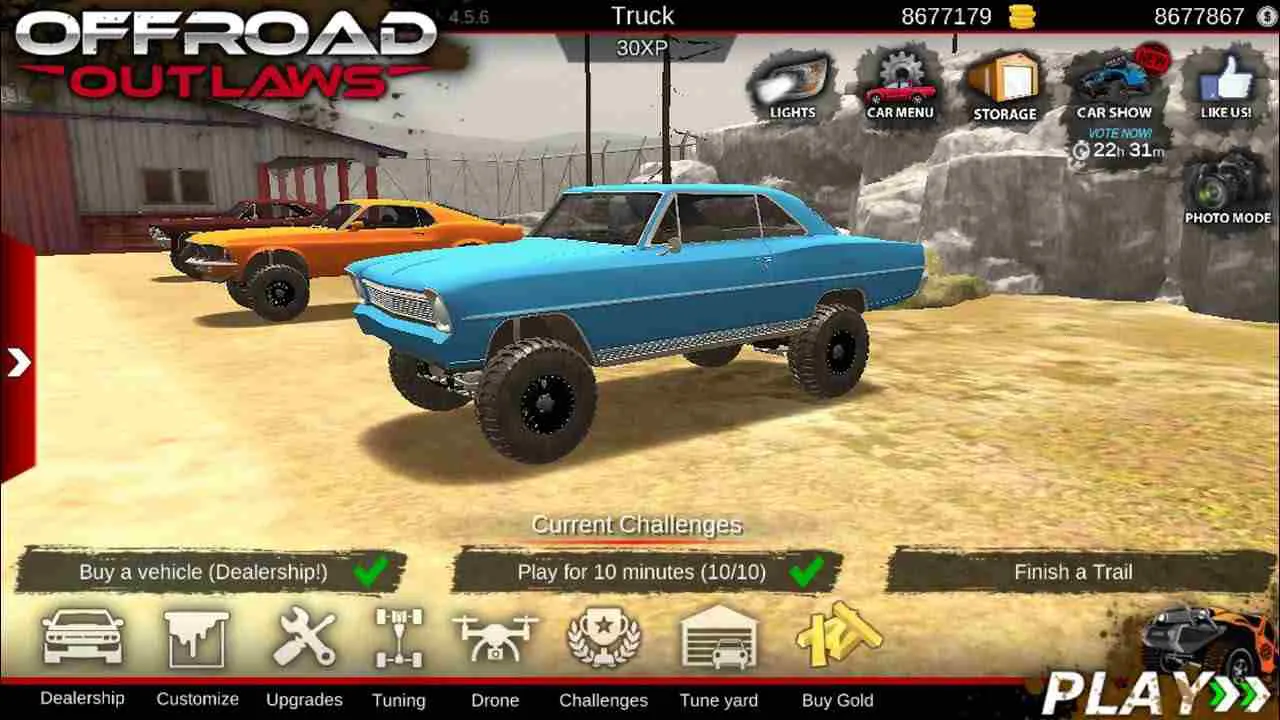Click the Truck name at top center
The image size is (1280, 720).
click(641, 15)
